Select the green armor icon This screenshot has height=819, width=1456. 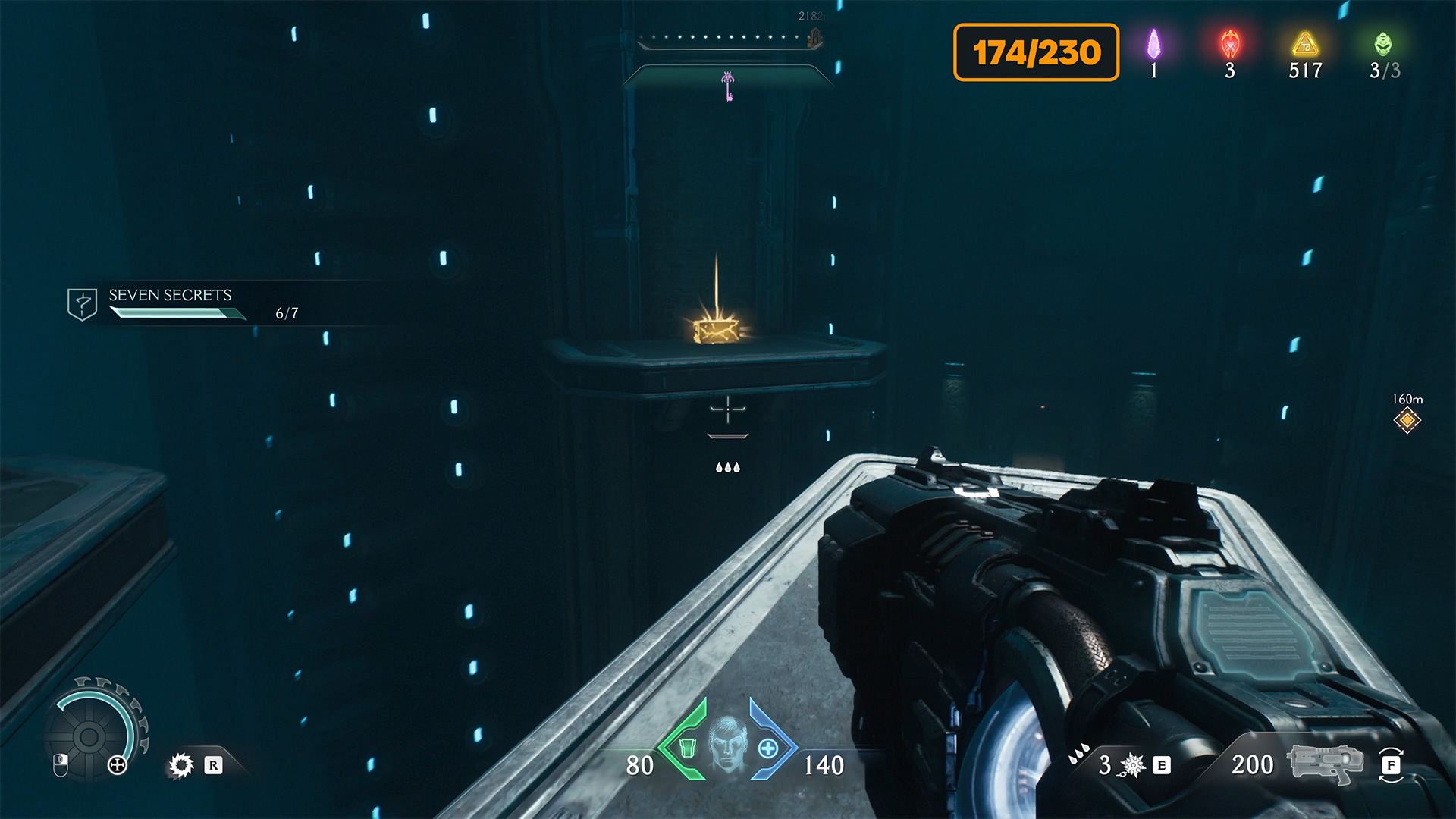tap(687, 748)
